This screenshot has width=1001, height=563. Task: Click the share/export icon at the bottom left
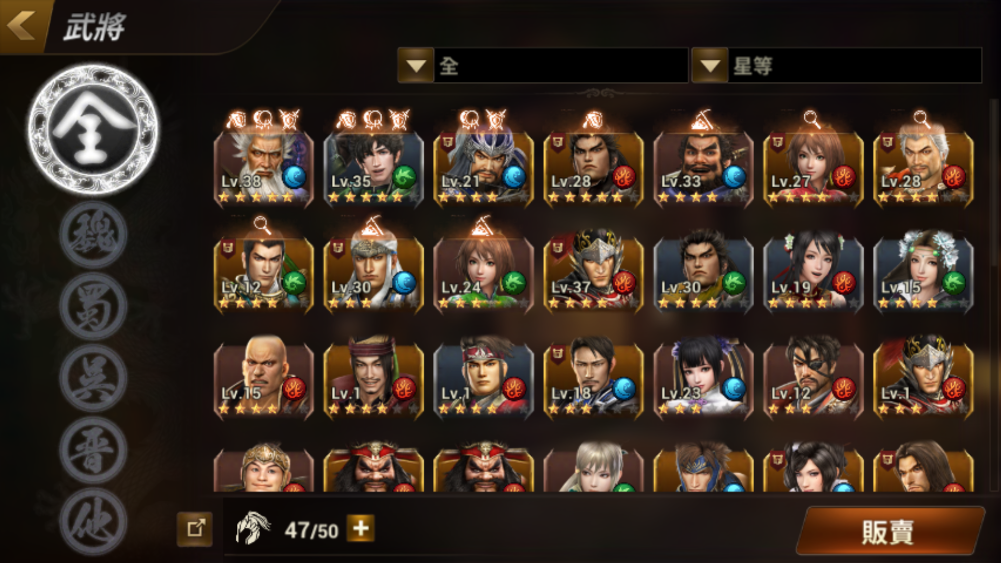pyautogui.click(x=194, y=529)
